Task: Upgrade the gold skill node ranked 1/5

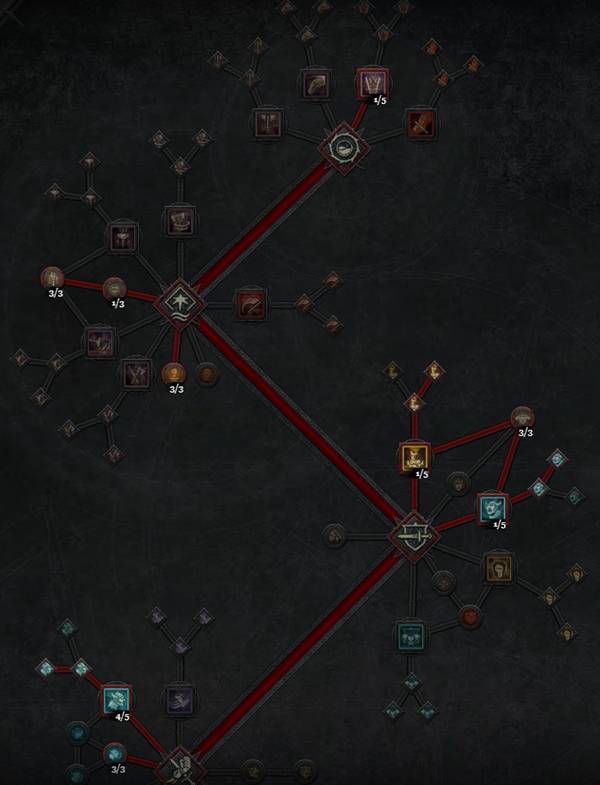Action: pyautogui.click(x=414, y=457)
